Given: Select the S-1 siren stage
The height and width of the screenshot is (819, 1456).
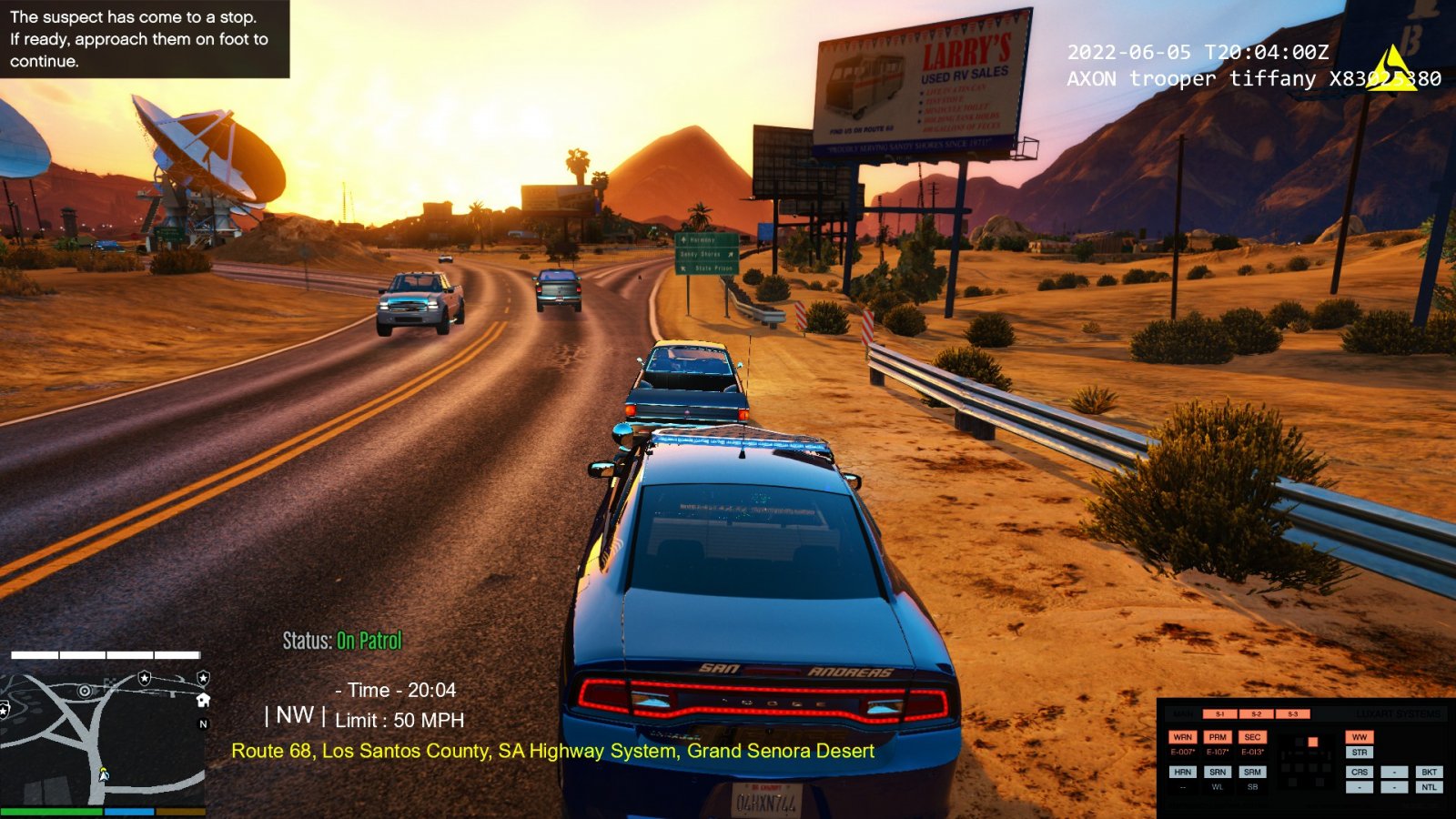Looking at the screenshot, I should coord(1220,714).
